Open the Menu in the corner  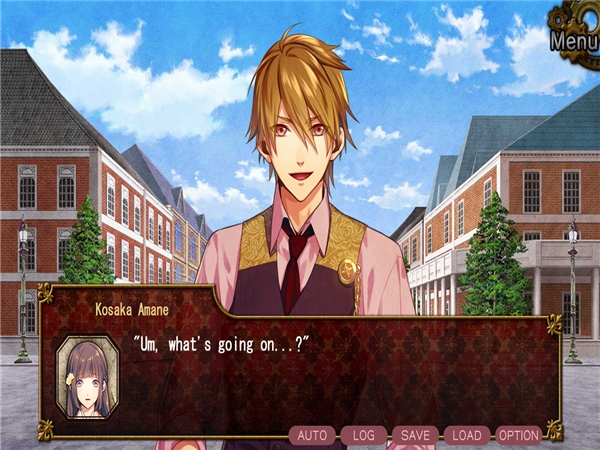click(573, 41)
